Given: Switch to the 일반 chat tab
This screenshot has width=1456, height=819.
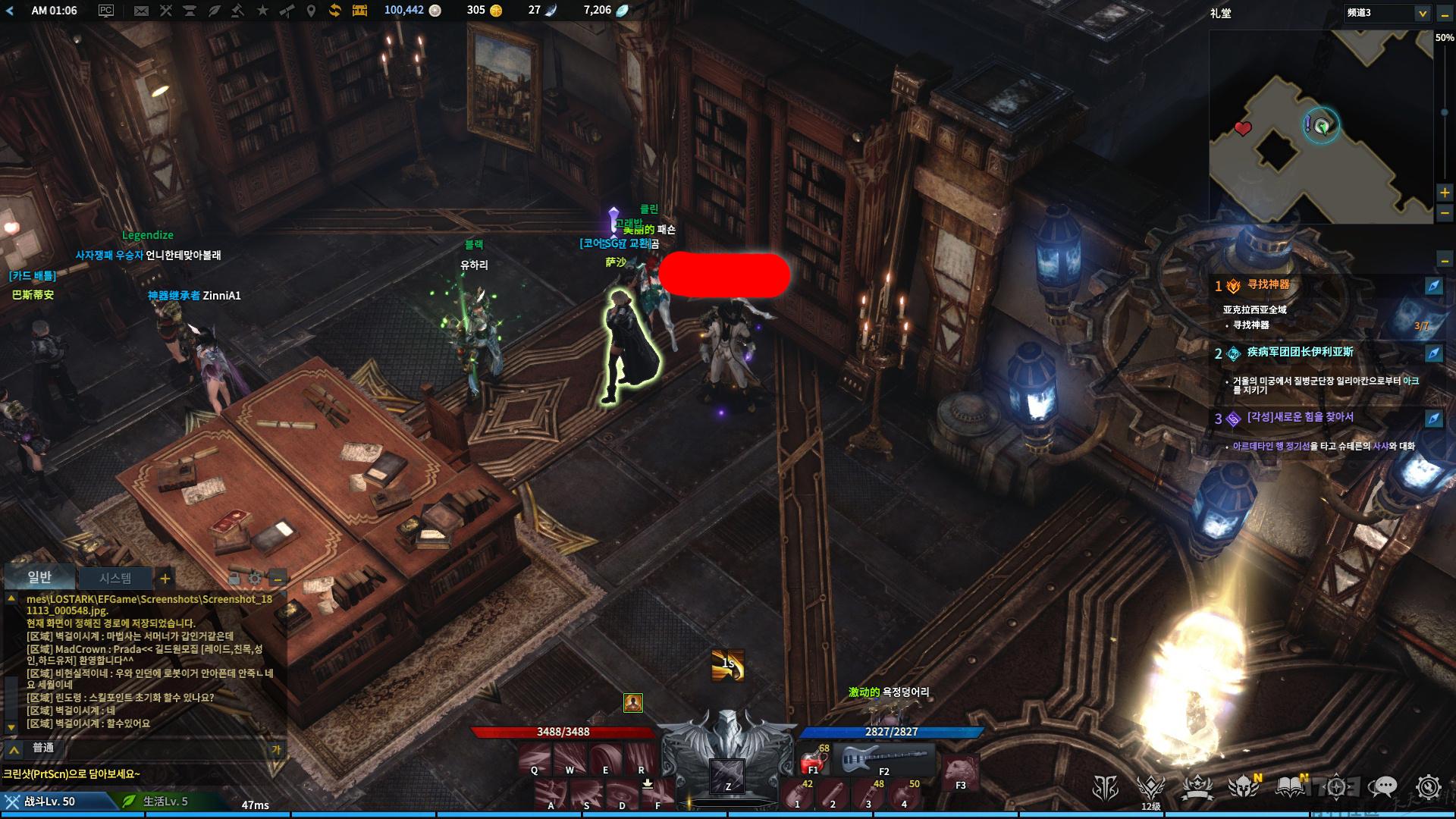Looking at the screenshot, I should (x=39, y=578).
